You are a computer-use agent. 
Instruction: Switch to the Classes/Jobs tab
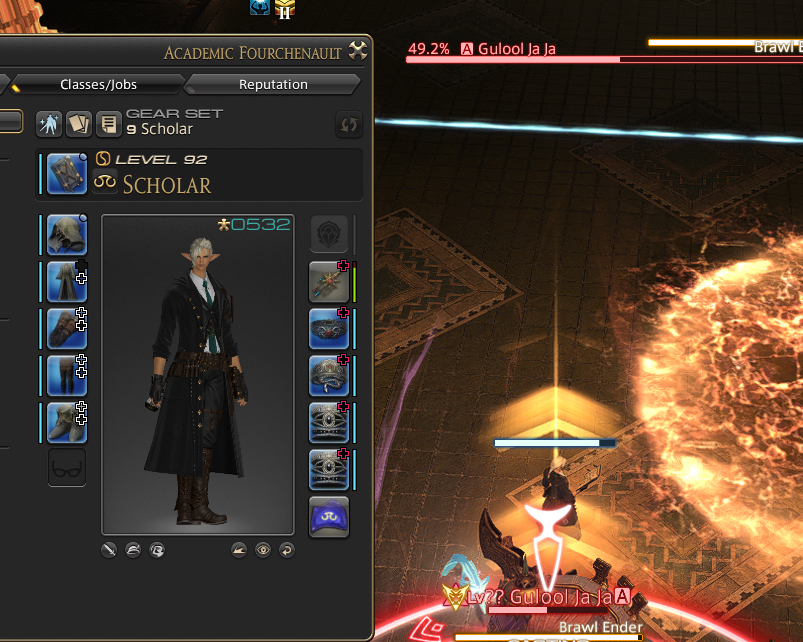coord(96,84)
